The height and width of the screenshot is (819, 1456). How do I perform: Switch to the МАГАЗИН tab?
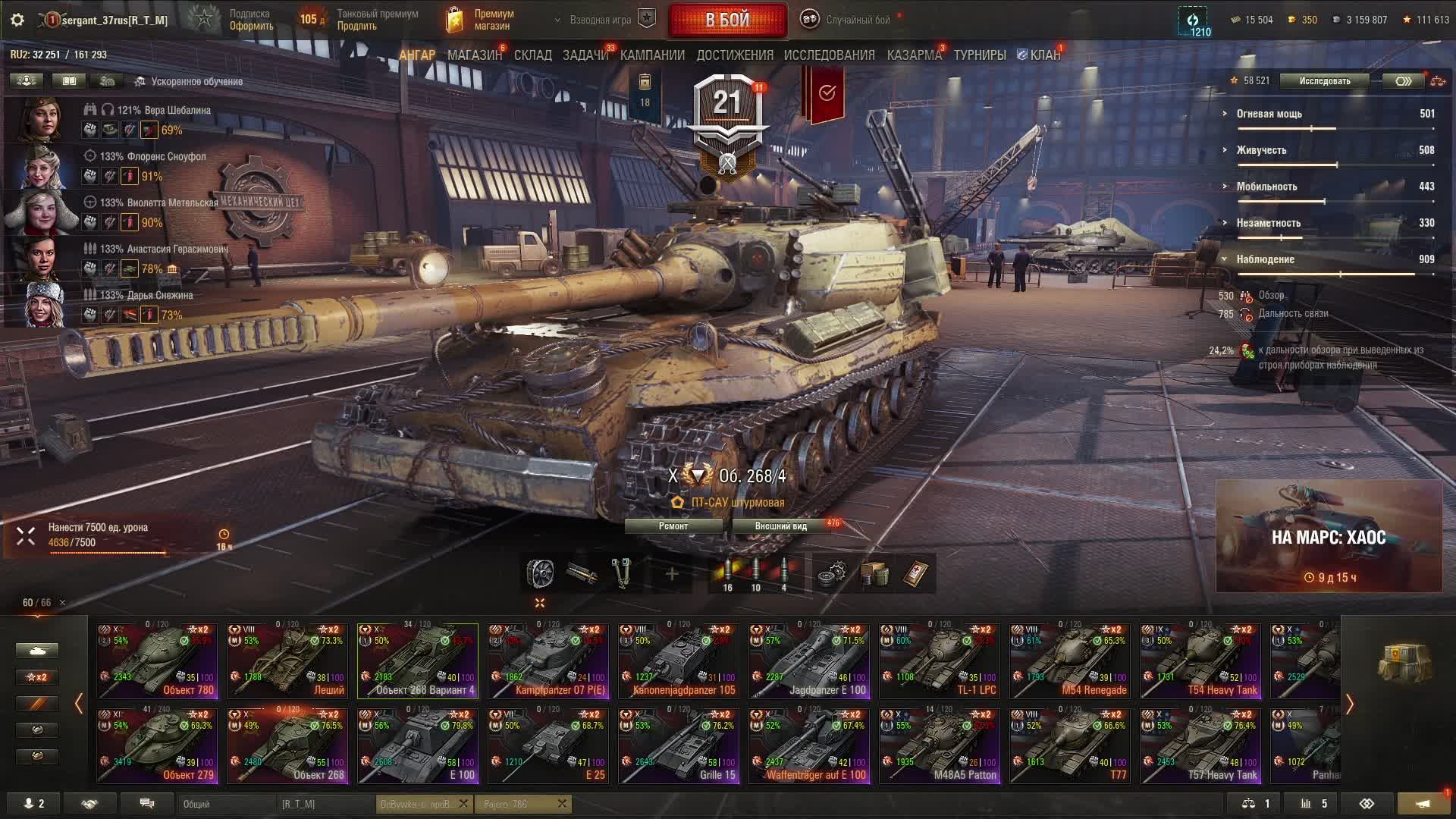pos(474,55)
